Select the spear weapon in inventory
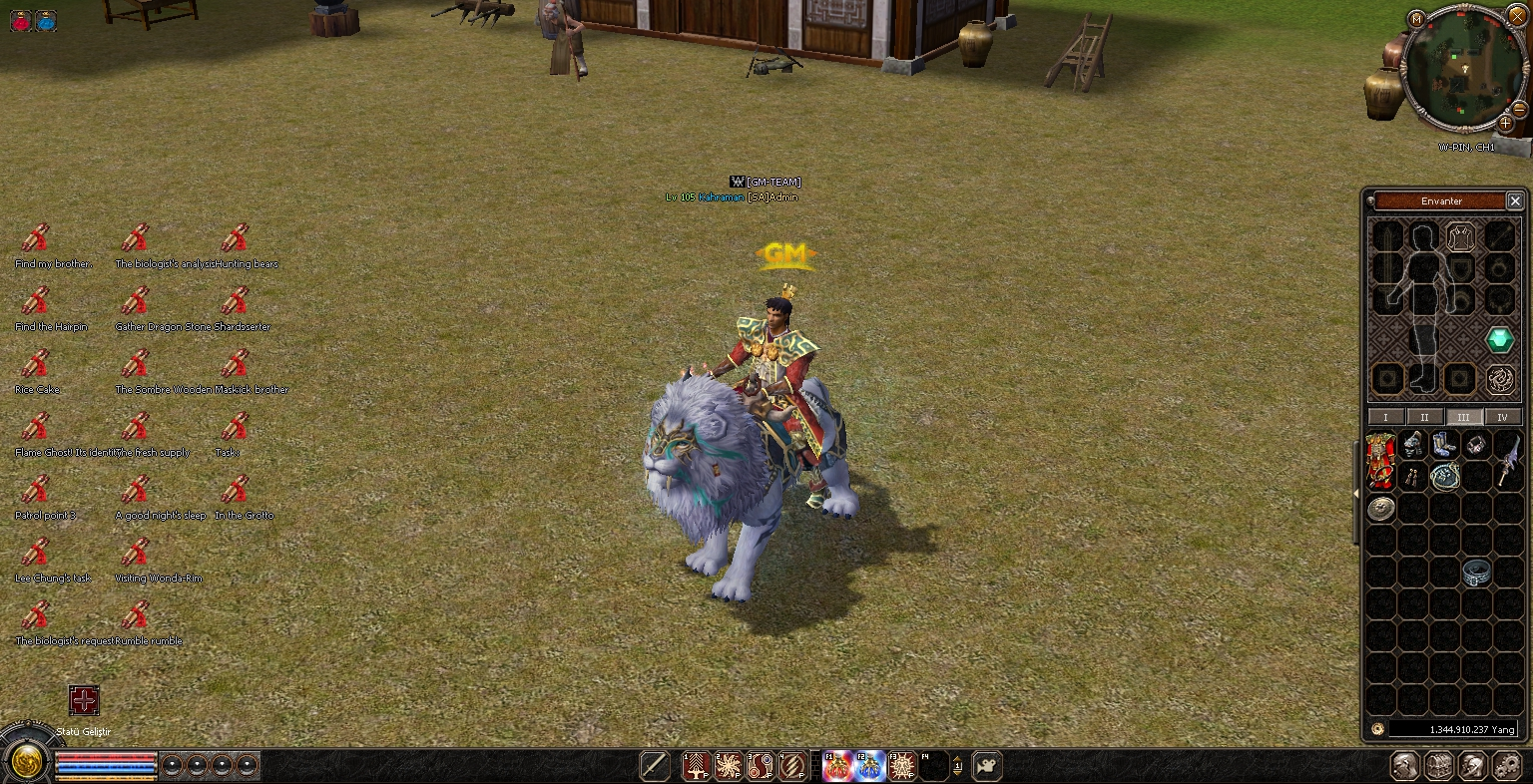1533x784 pixels. point(1507,460)
